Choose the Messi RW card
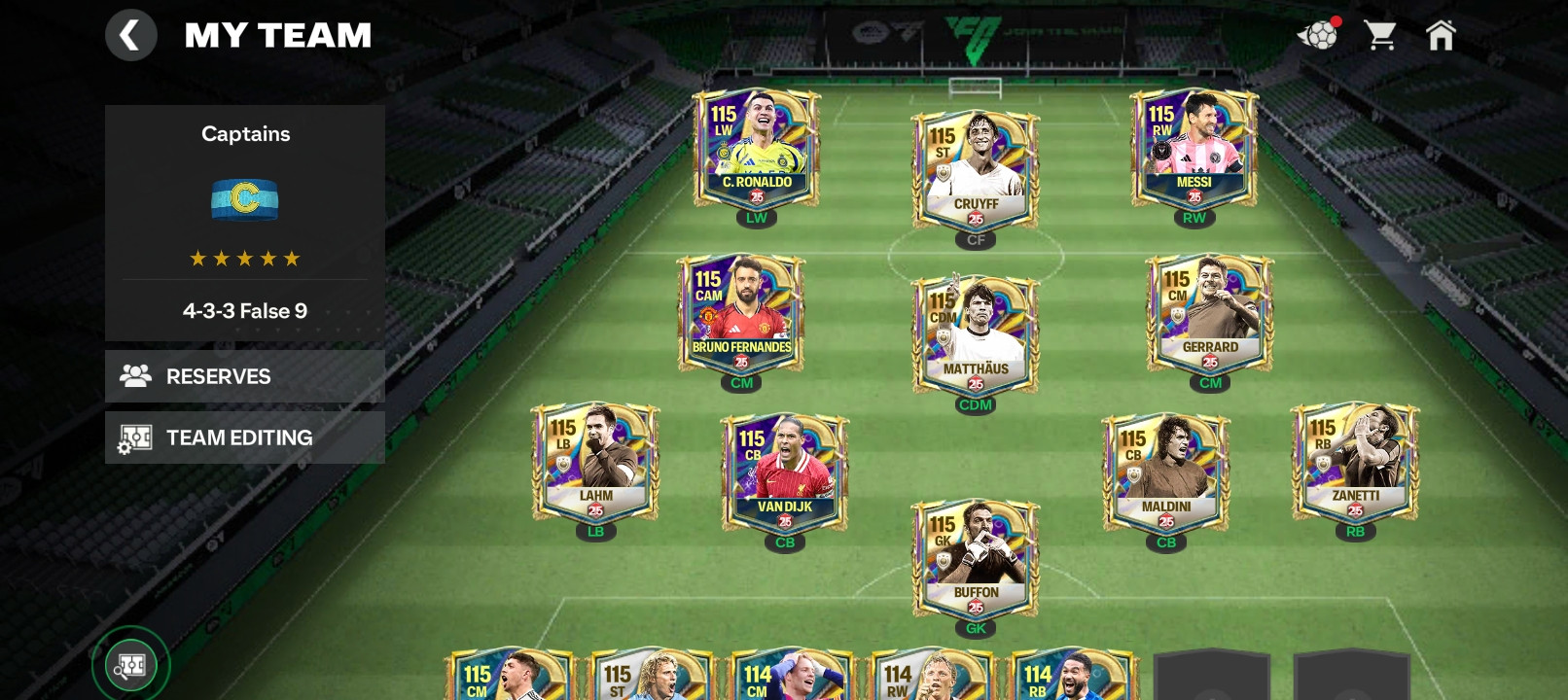The height and width of the screenshot is (700, 1568). [1194, 150]
